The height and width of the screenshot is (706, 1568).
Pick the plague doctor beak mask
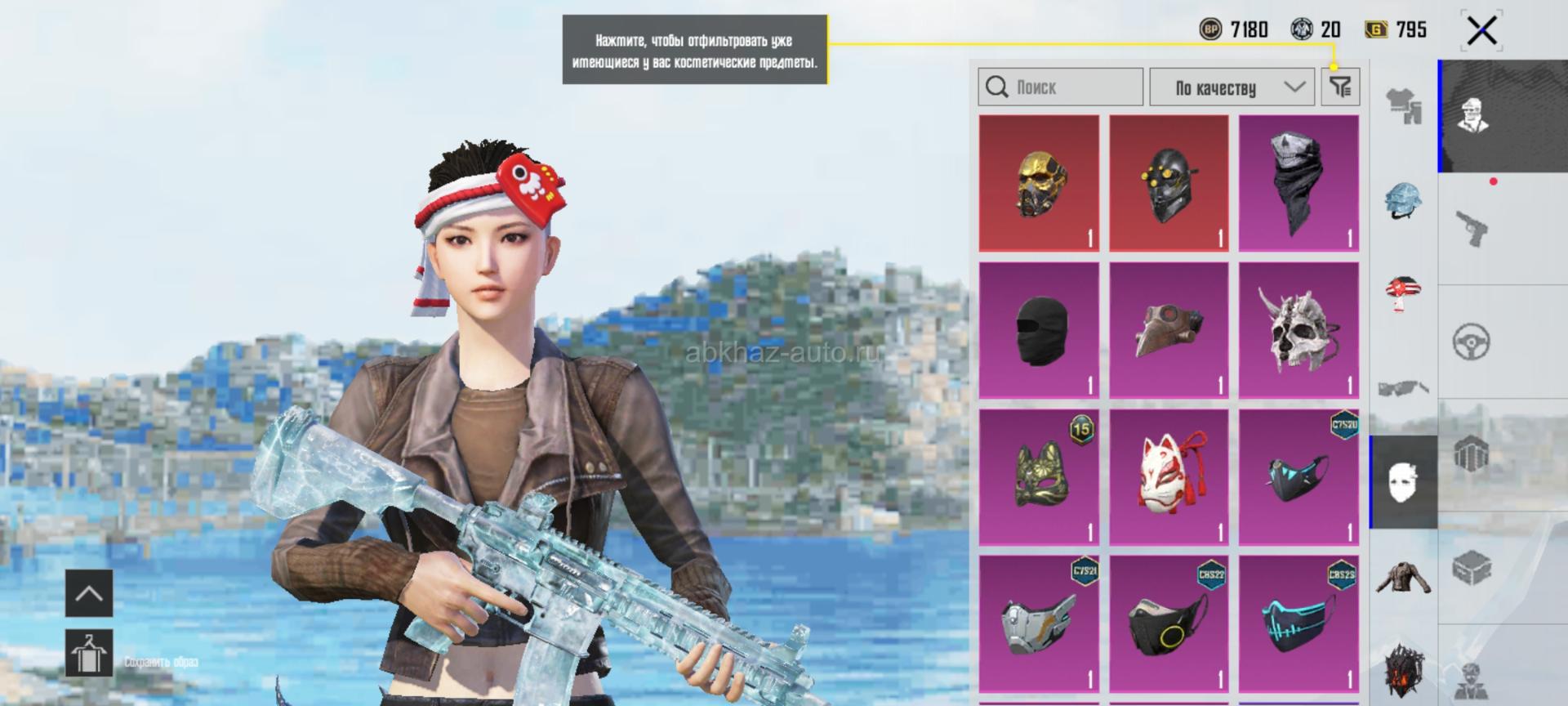tap(1169, 330)
